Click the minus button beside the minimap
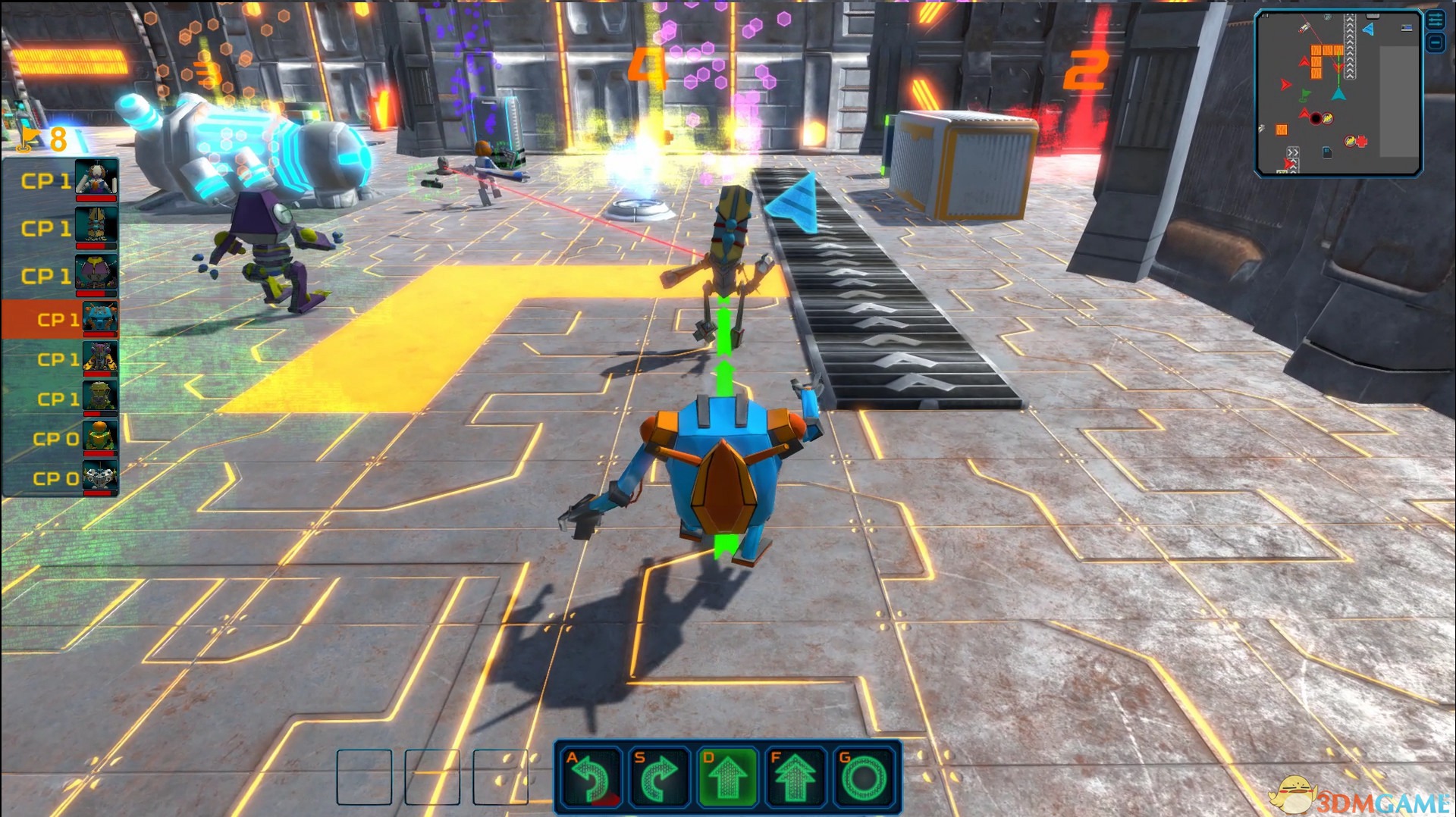Viewport: 1456px width, 817px height. click(1436, 42)
